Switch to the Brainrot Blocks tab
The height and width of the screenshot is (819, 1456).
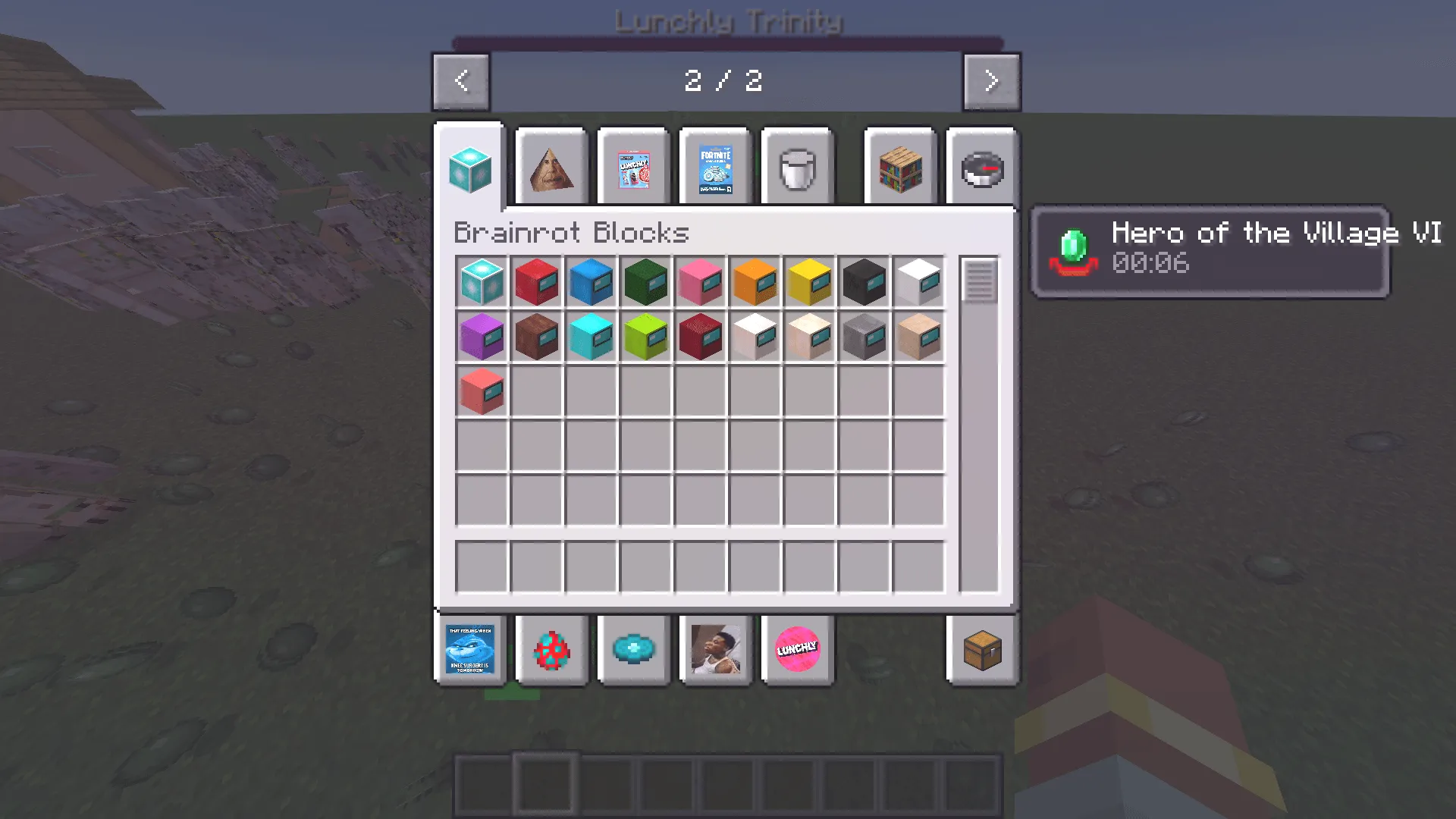pyautogui.click(x=469, y=167)
